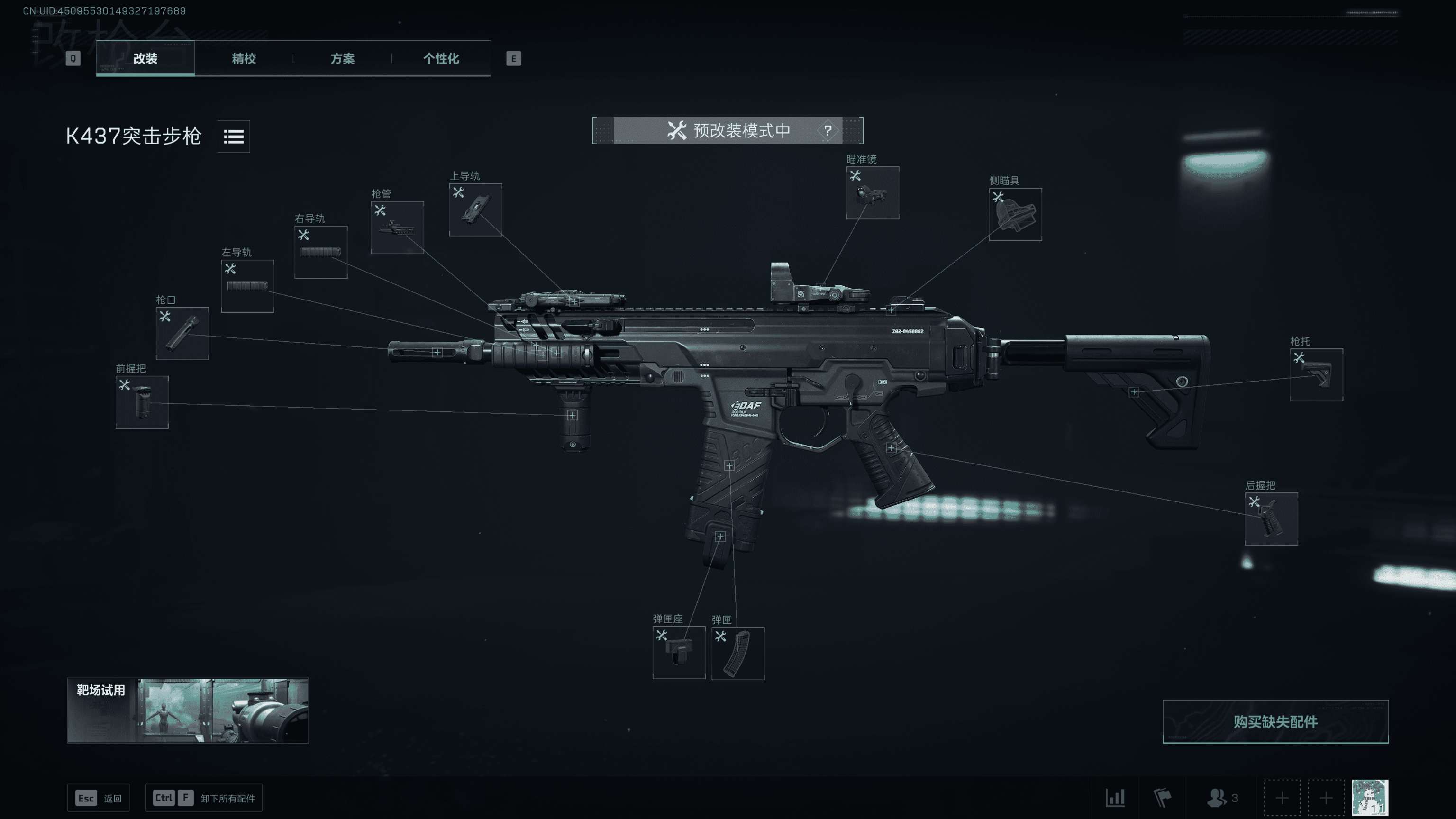Open the weapon list menu icon

point(234,136)
